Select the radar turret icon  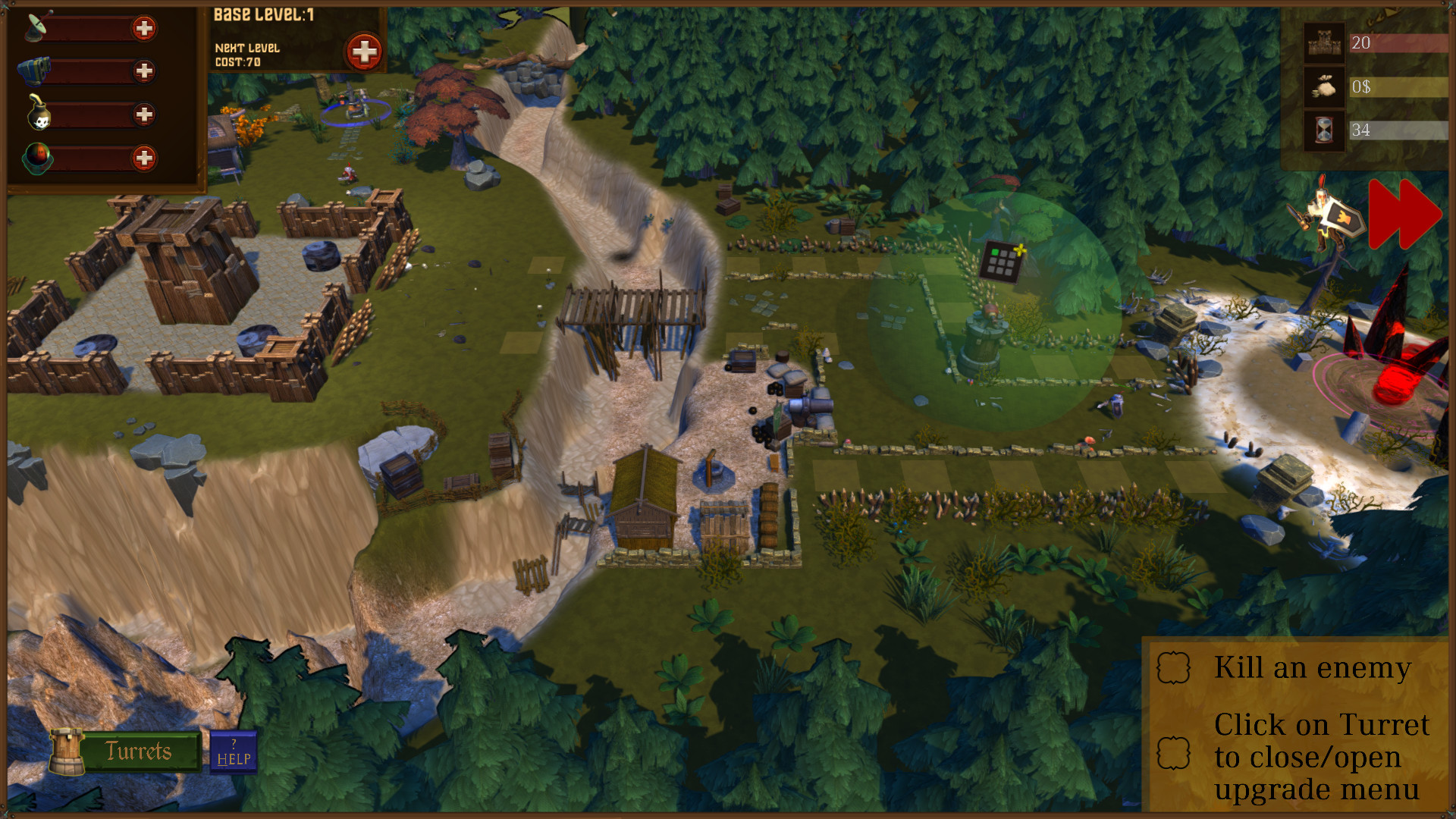coord(34,28)
